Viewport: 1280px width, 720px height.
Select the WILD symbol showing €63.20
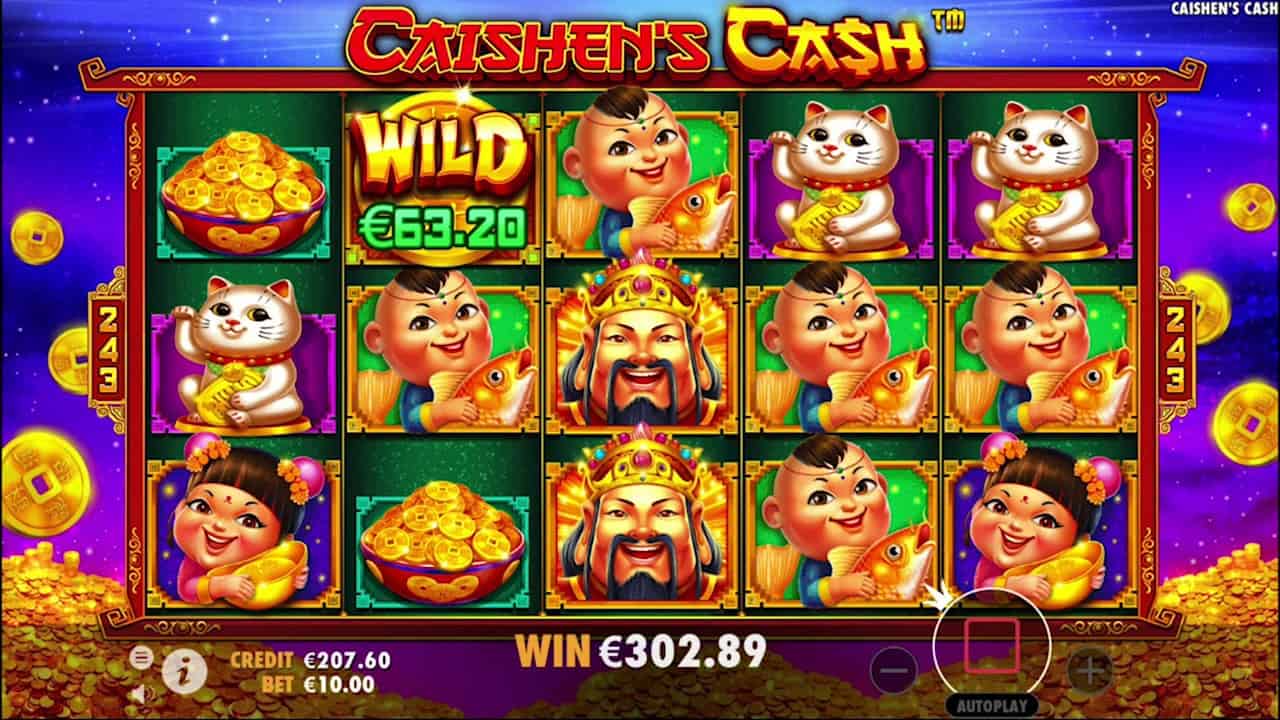(440, 177)
